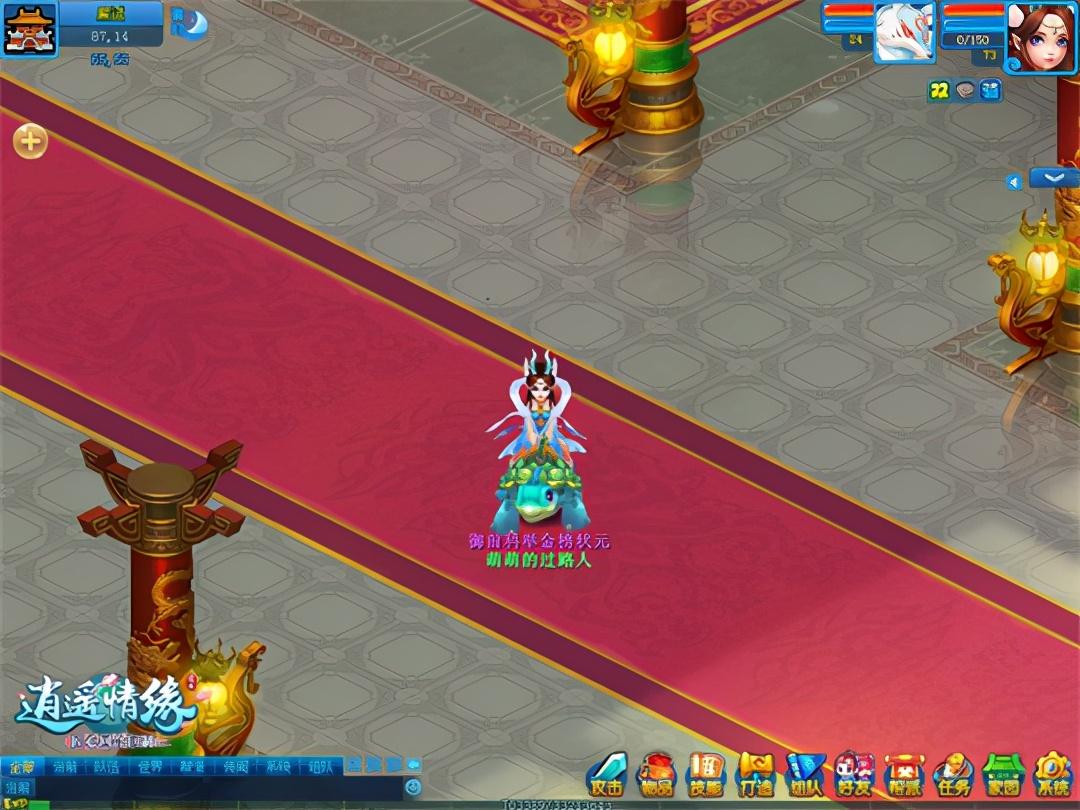
Task: Click the small left-arrow collapse button
Action: pos(1014,182)
